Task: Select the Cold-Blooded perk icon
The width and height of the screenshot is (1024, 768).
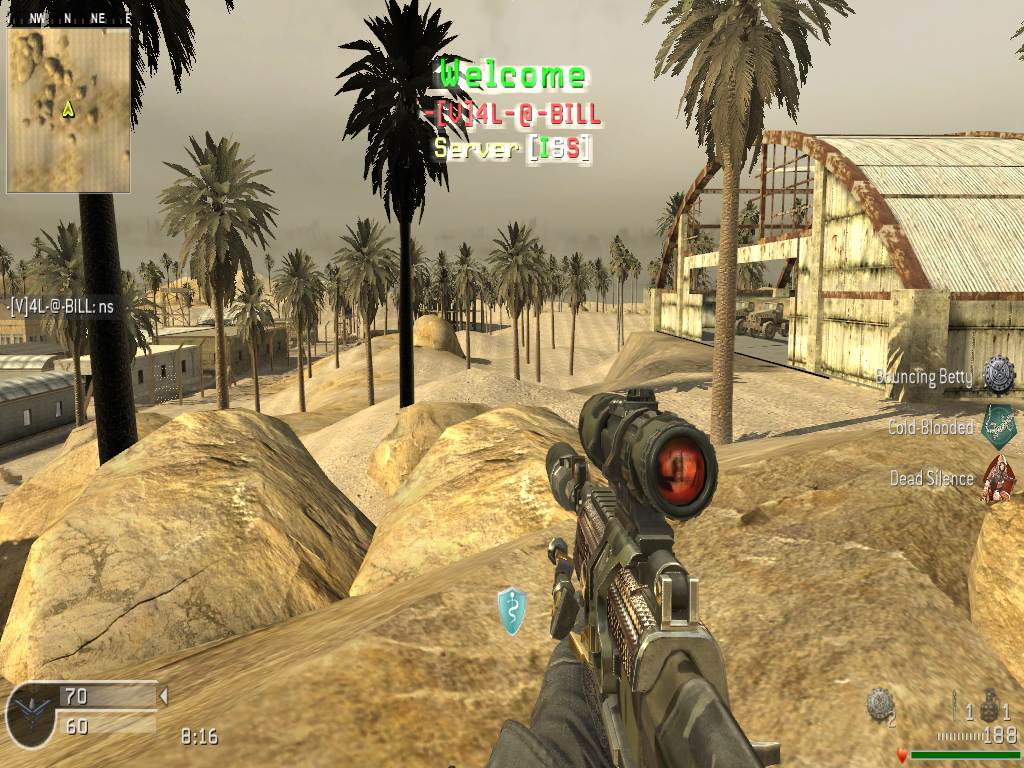Action: pos(998,426)
